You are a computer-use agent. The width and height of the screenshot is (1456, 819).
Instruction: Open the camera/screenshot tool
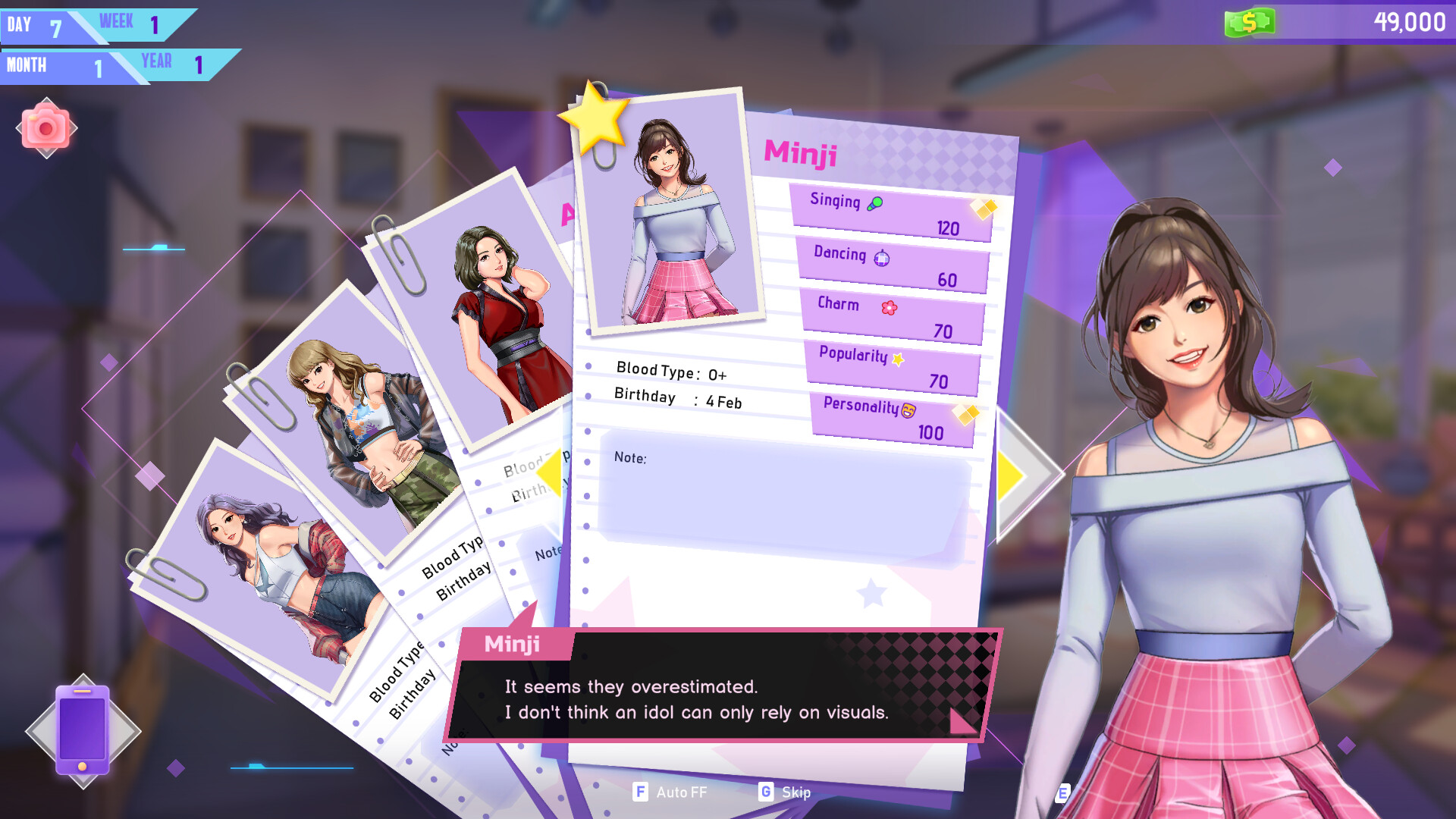(x=47, y=127)
